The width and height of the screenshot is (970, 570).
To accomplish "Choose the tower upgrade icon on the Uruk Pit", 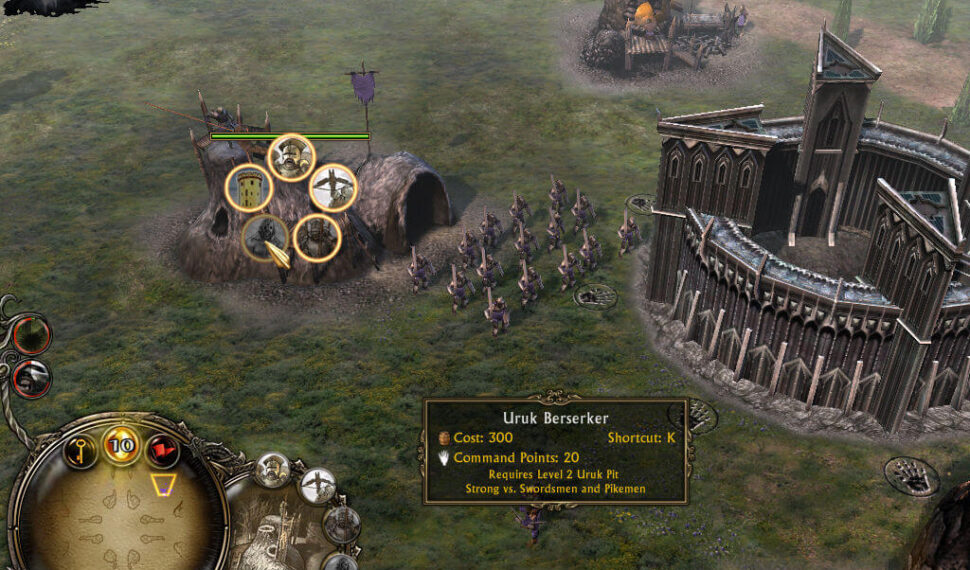I will [249, 188].
